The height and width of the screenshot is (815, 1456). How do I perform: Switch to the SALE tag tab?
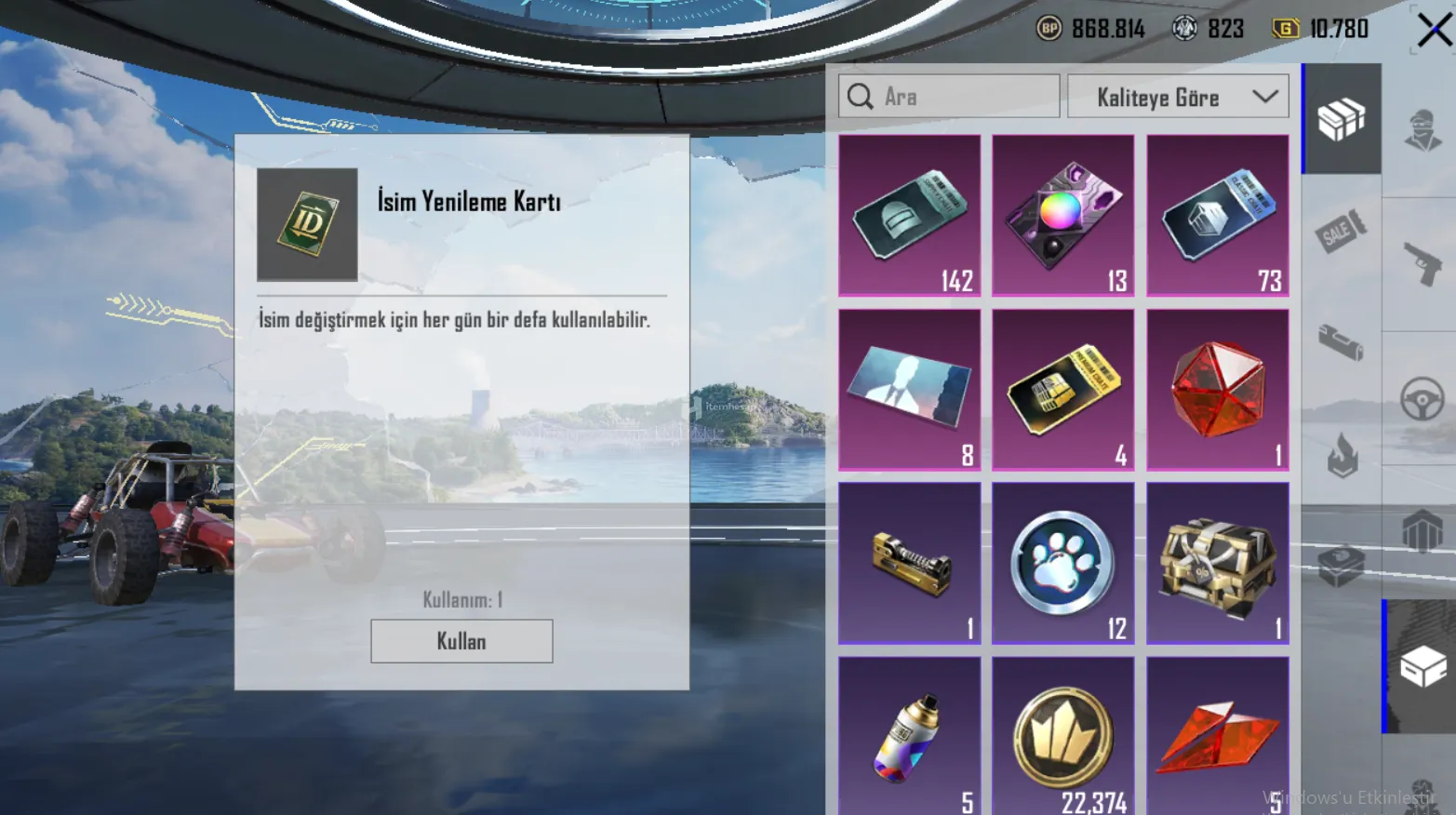(1341, 231)
